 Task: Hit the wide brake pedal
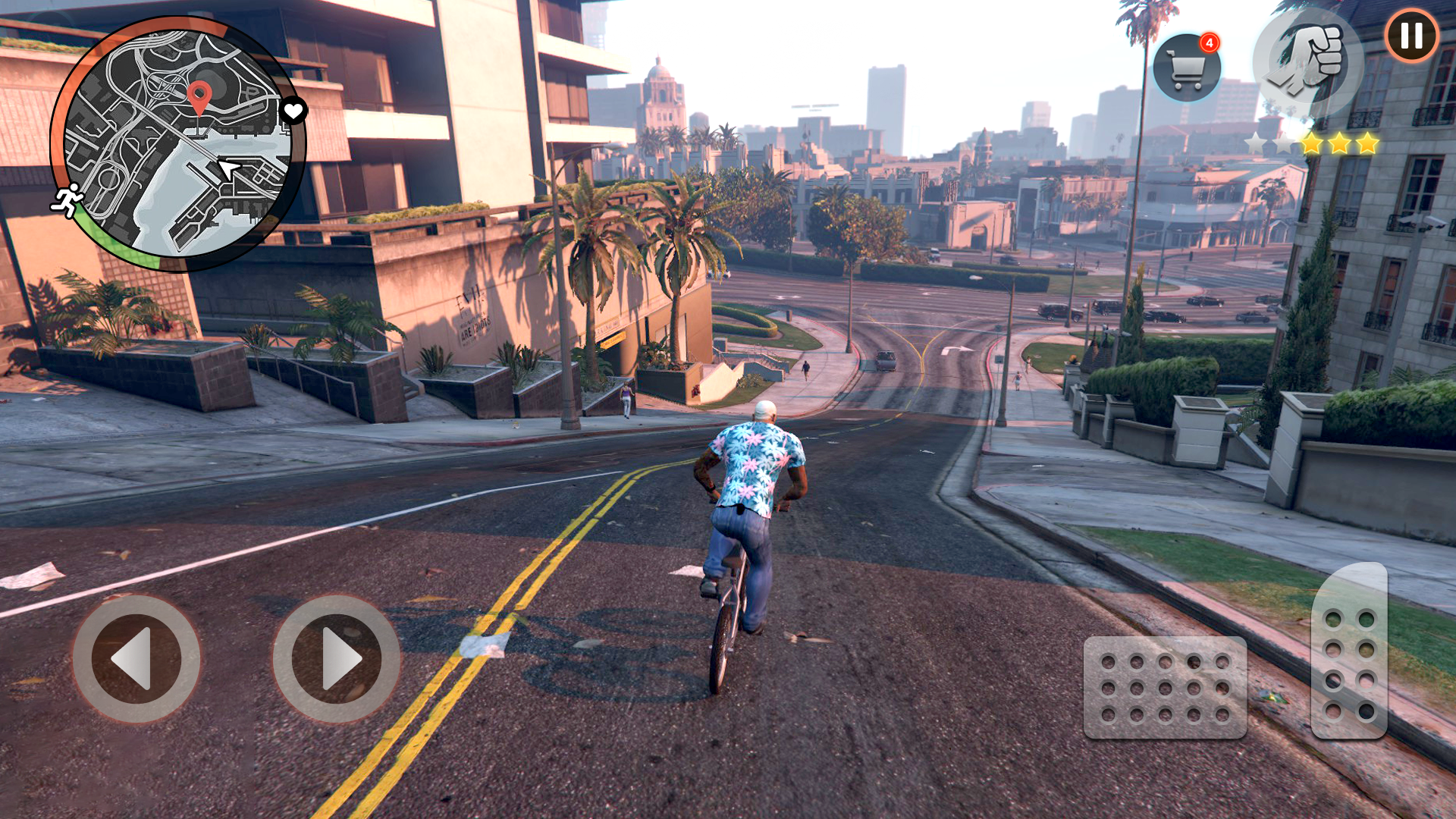tap(1165, 687)
